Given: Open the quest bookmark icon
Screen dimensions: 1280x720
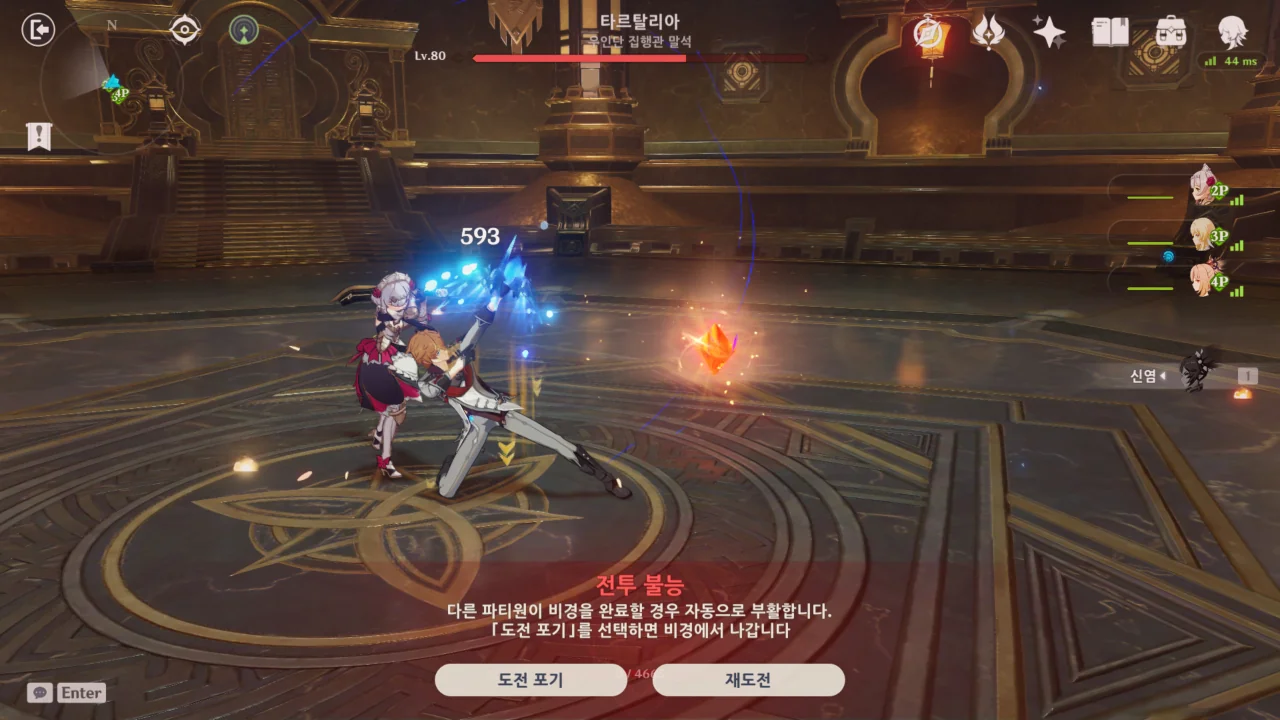Looking at the screenshot, I should [x=39, y=137].
